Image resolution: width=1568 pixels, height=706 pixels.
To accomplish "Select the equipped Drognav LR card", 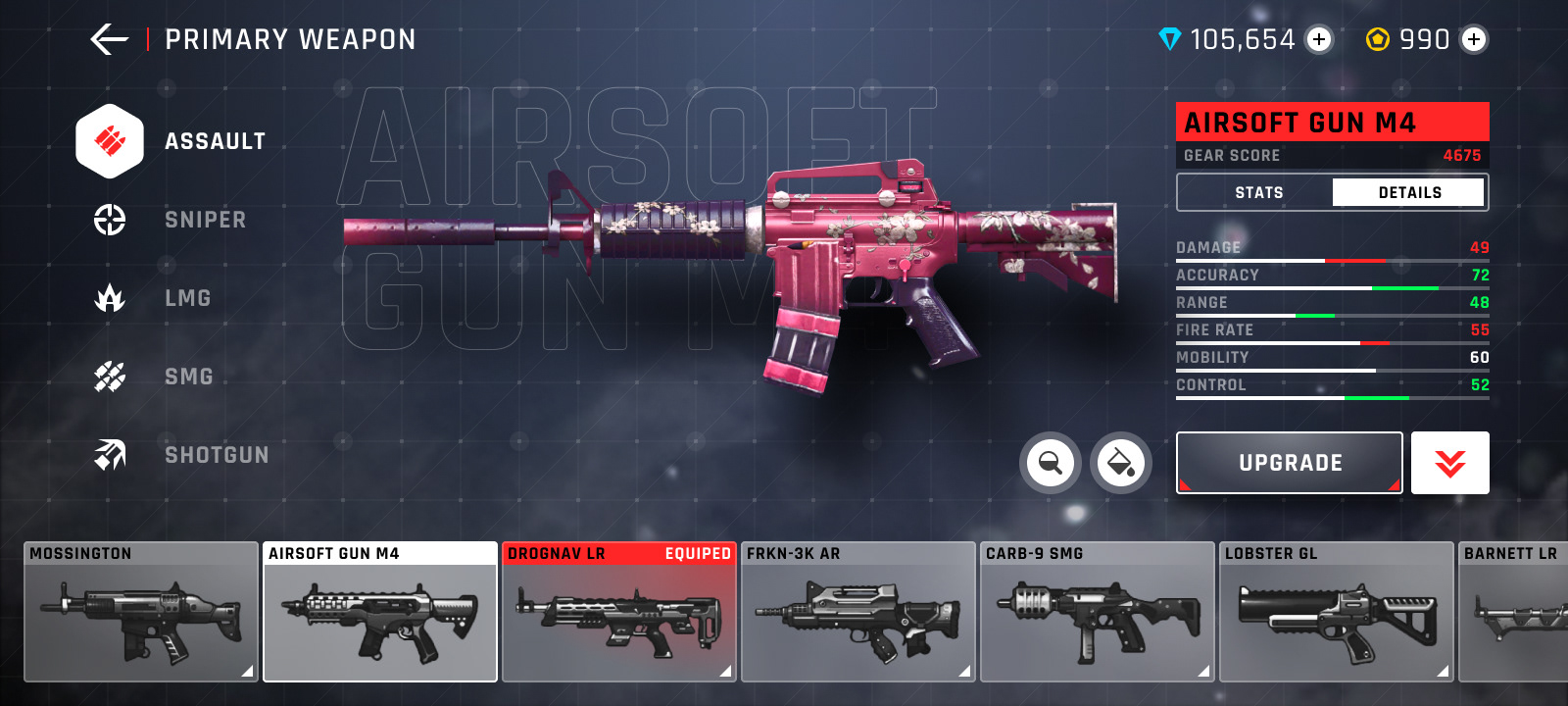I will 619,613.
